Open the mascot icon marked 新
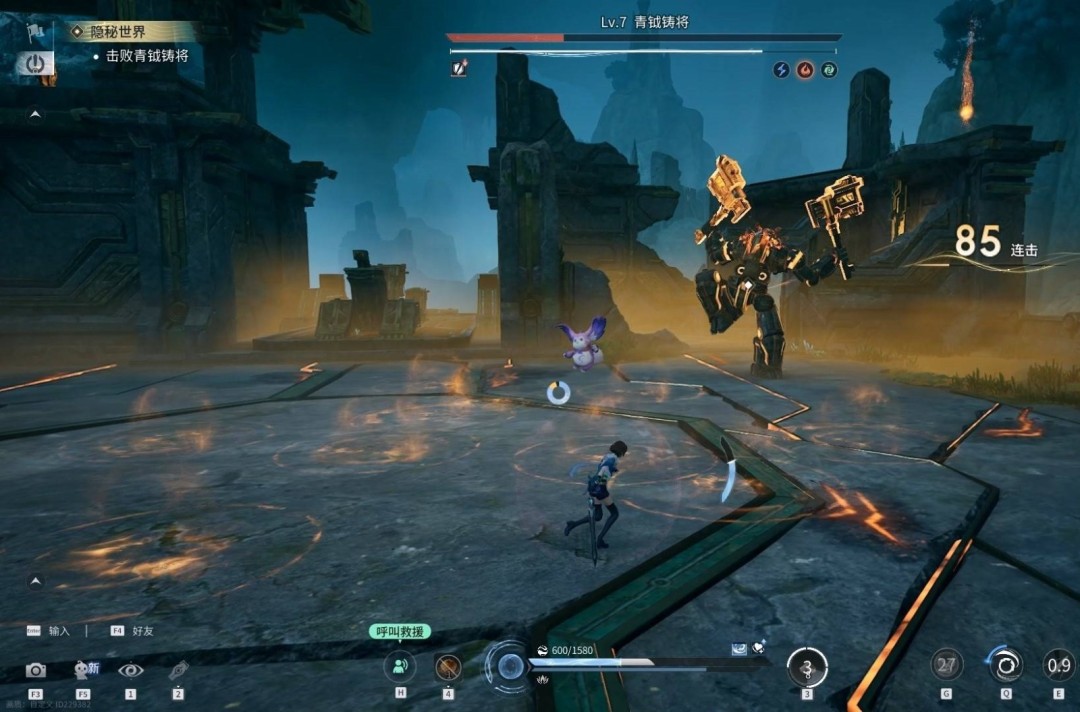The image size is (1080, 712). pyautogui.click(x=84, y=670)
